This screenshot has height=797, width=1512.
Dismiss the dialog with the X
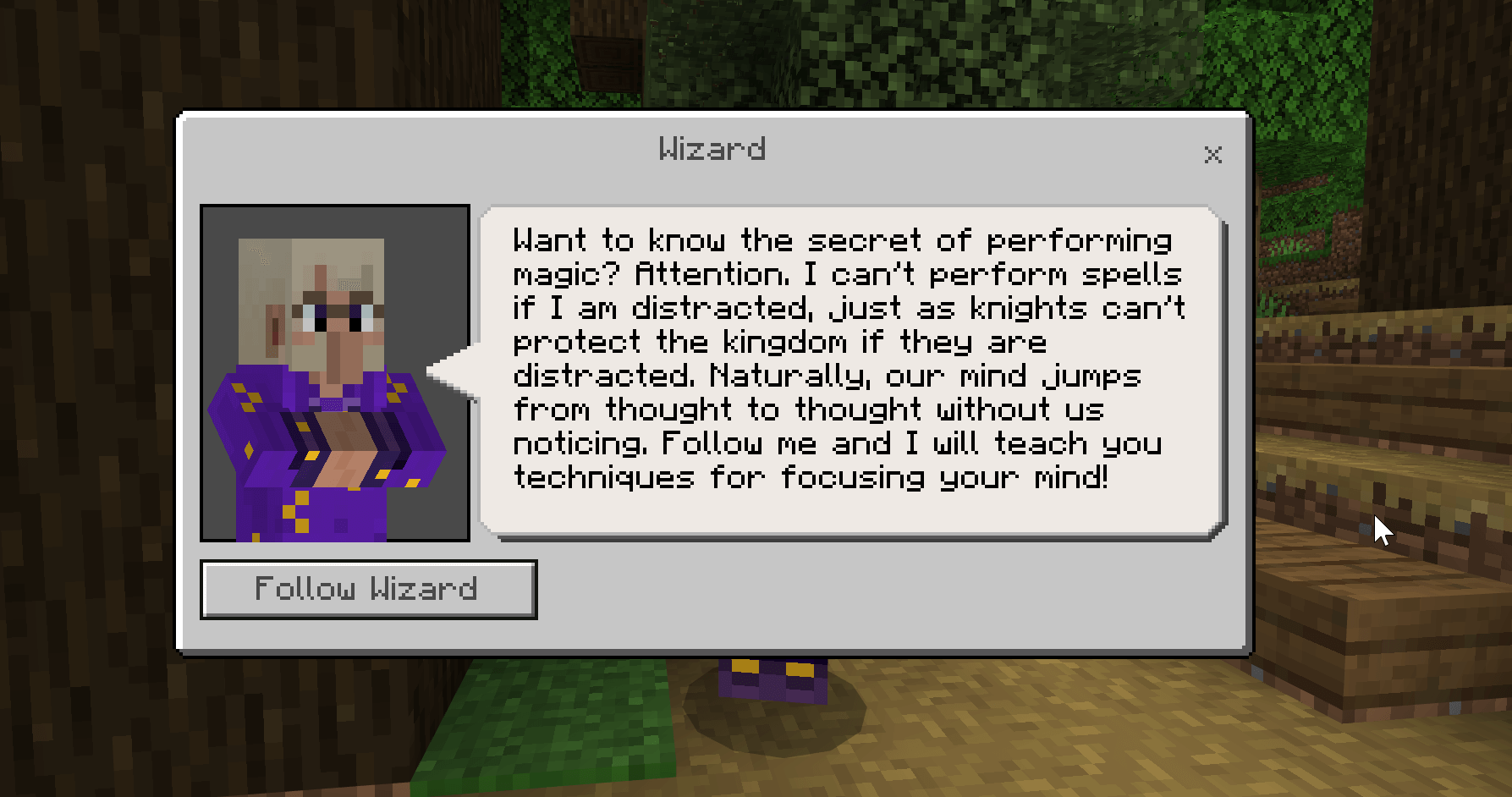coord(1212,155)
